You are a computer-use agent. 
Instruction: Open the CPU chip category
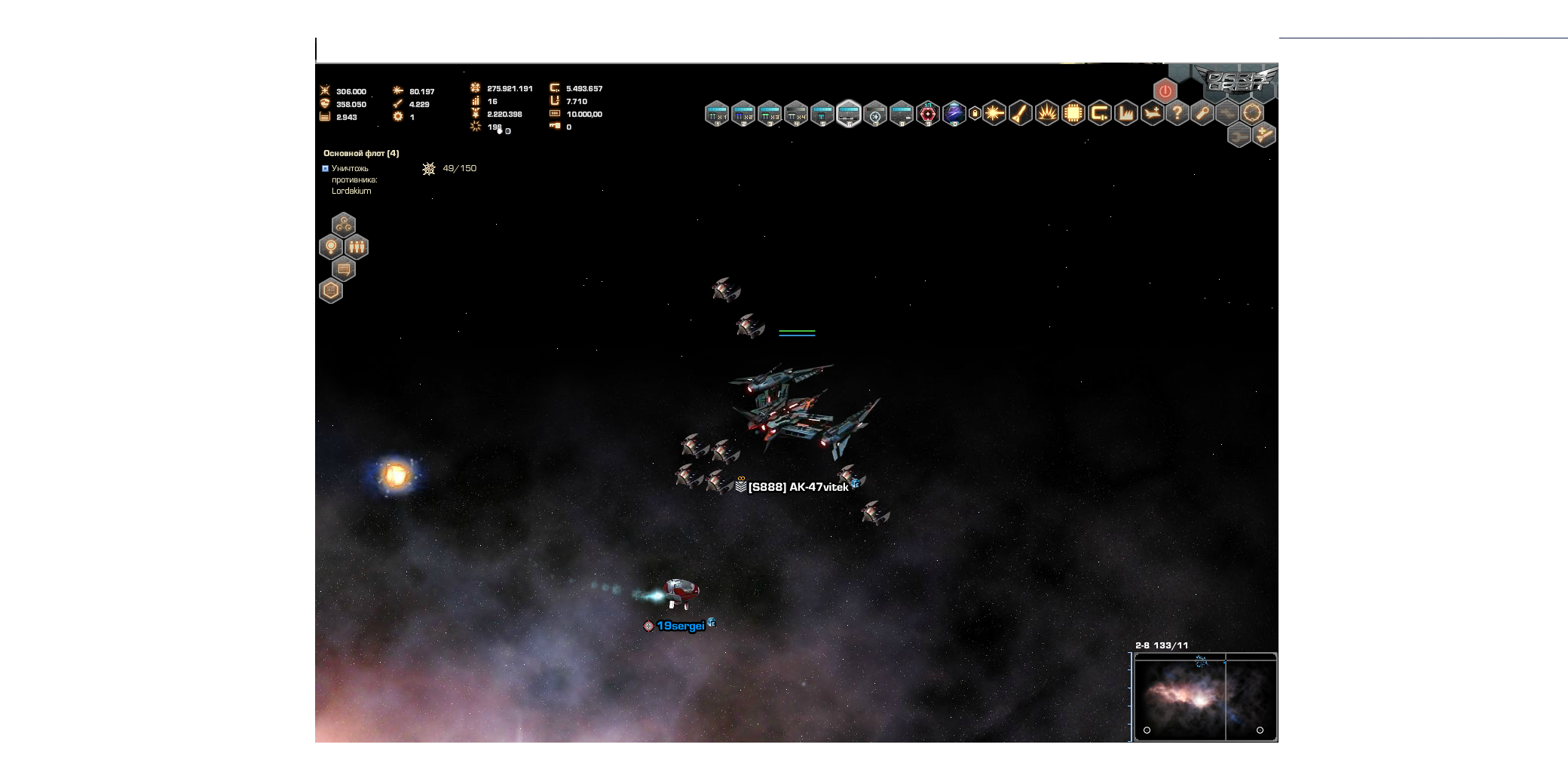pos(1073,114)
